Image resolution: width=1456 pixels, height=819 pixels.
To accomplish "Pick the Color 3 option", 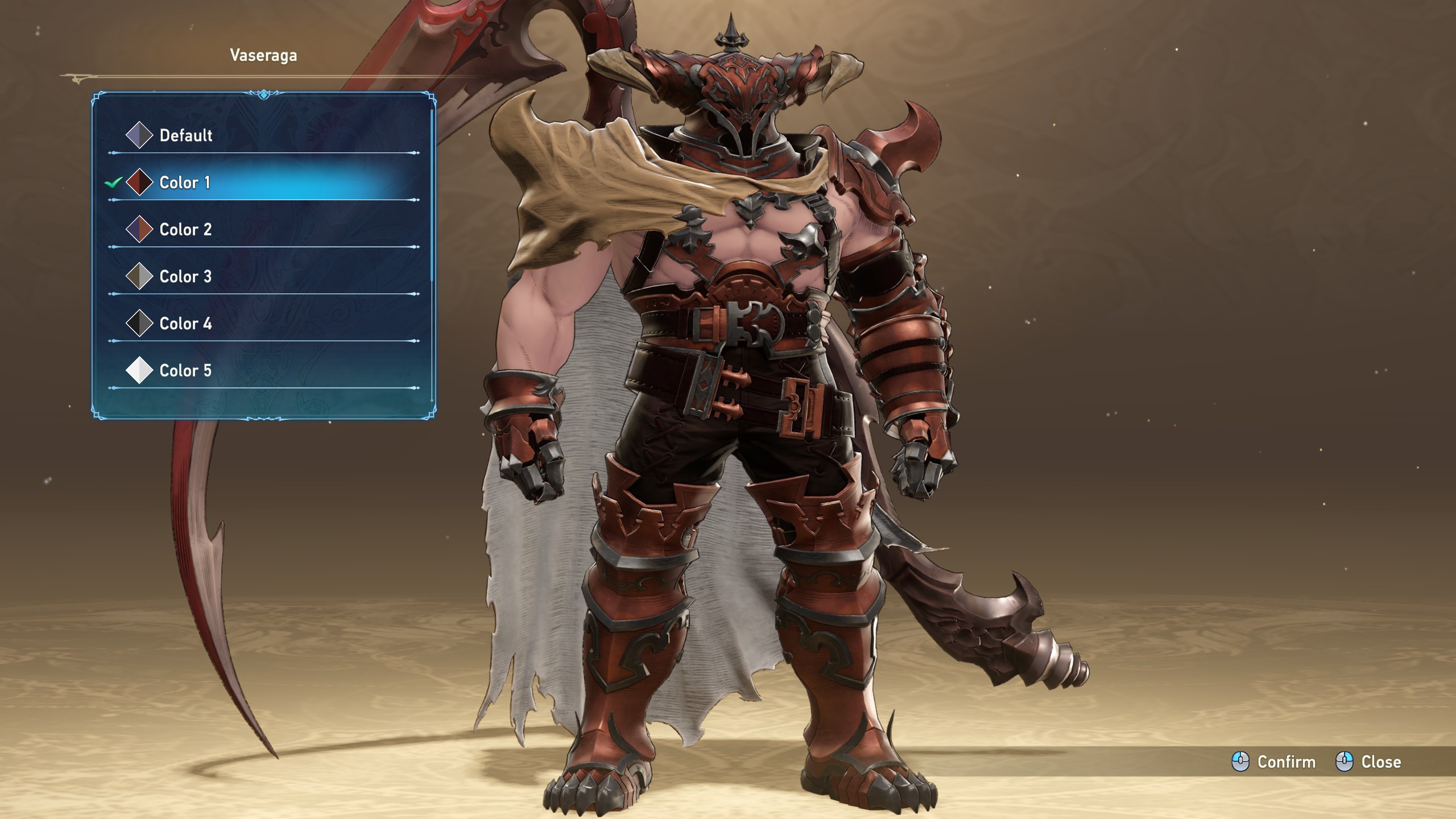I will [x=185, y=276].
